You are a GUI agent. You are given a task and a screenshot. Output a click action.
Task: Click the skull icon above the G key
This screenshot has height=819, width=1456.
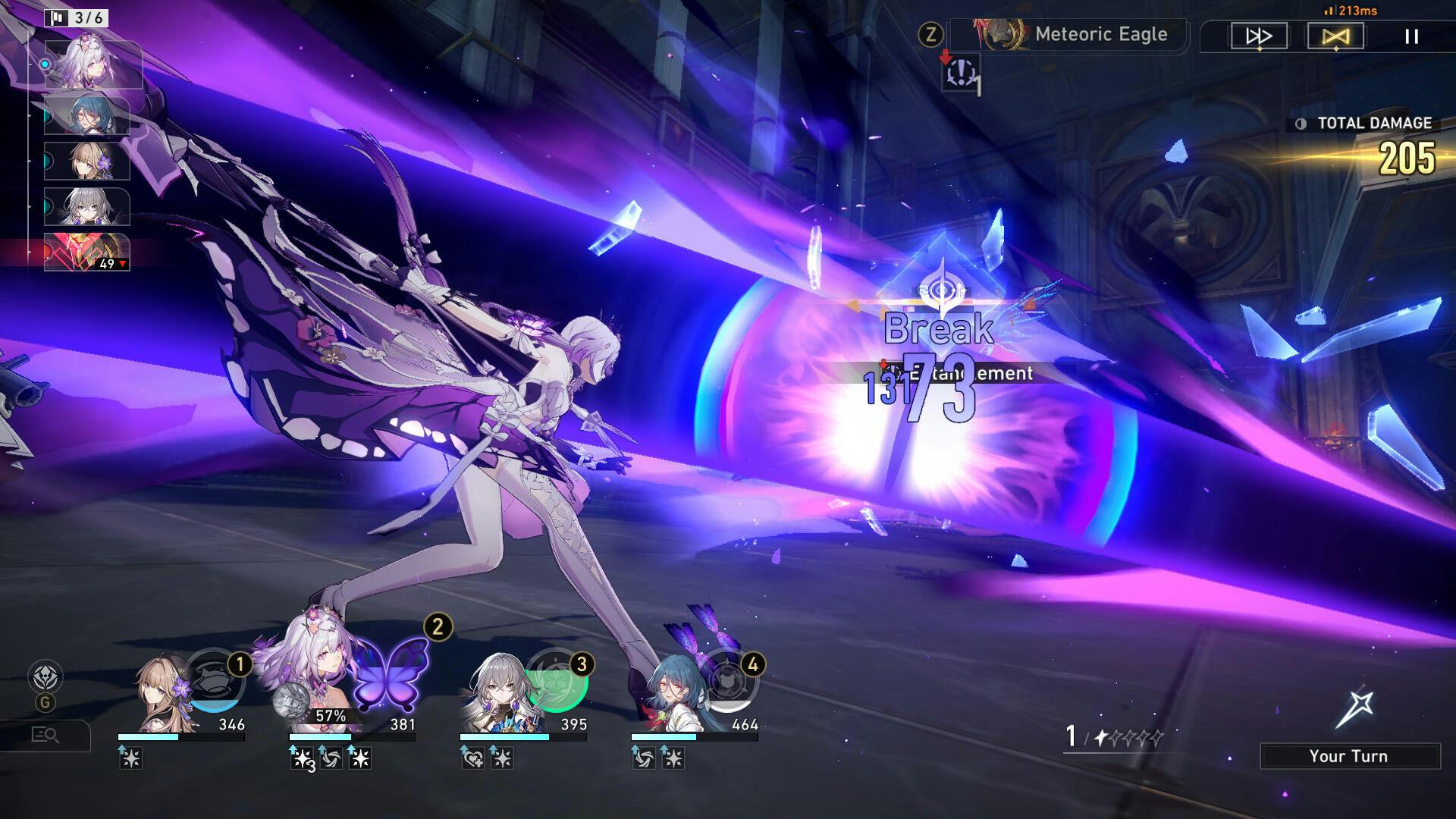pos(45,676)
